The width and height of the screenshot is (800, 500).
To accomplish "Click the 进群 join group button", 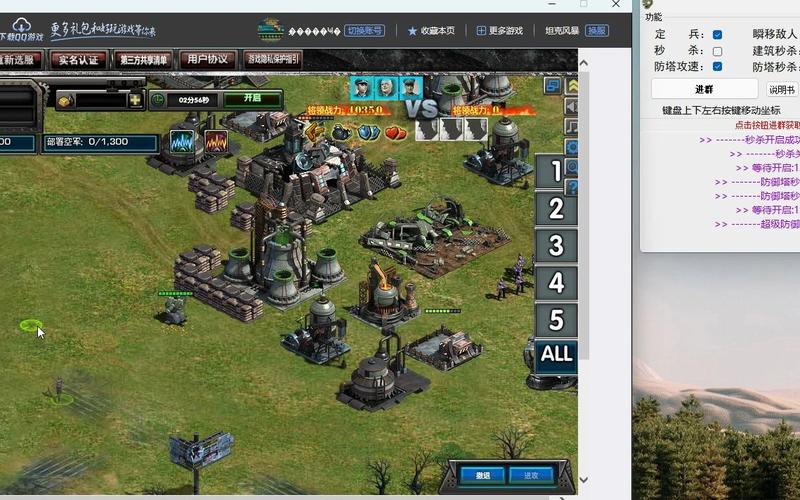I will pos(704,89).
